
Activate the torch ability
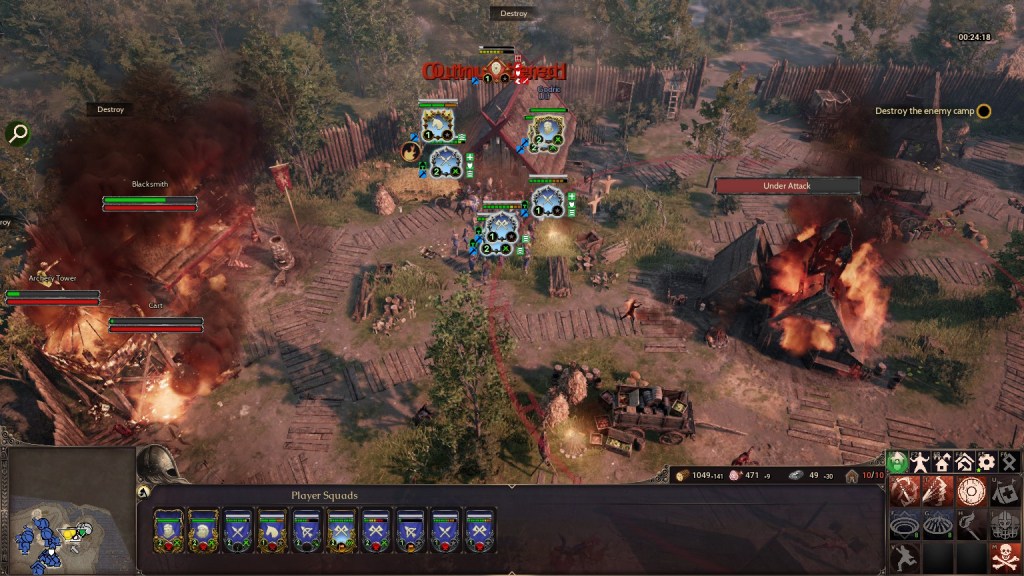pyautogui.click(x=971, y=524)
